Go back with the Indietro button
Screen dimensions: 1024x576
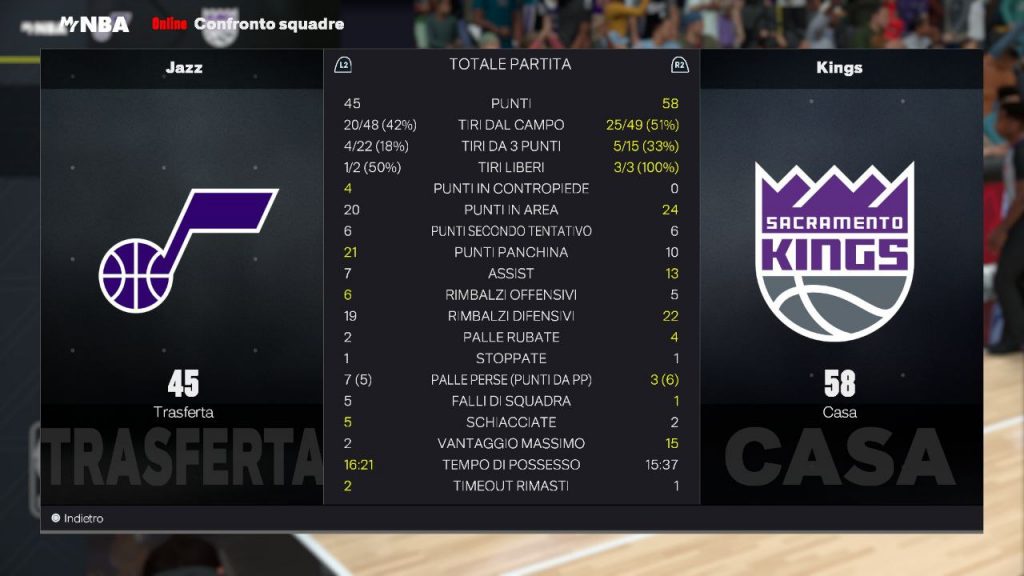tap(78, 519)
